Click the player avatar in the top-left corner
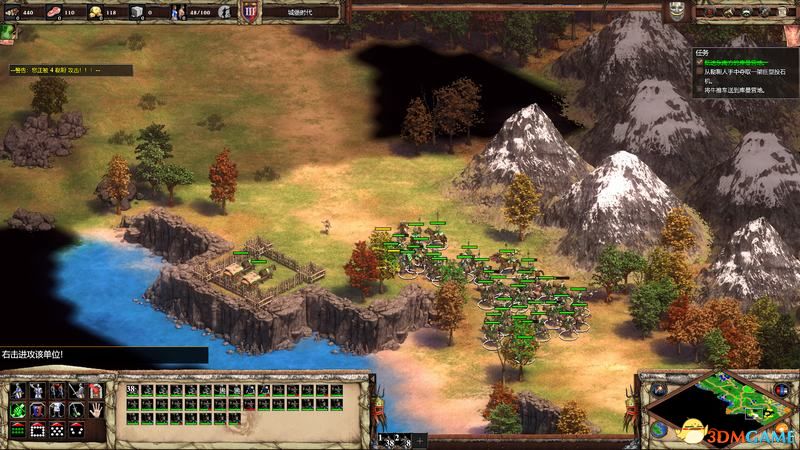 point(7,30)
